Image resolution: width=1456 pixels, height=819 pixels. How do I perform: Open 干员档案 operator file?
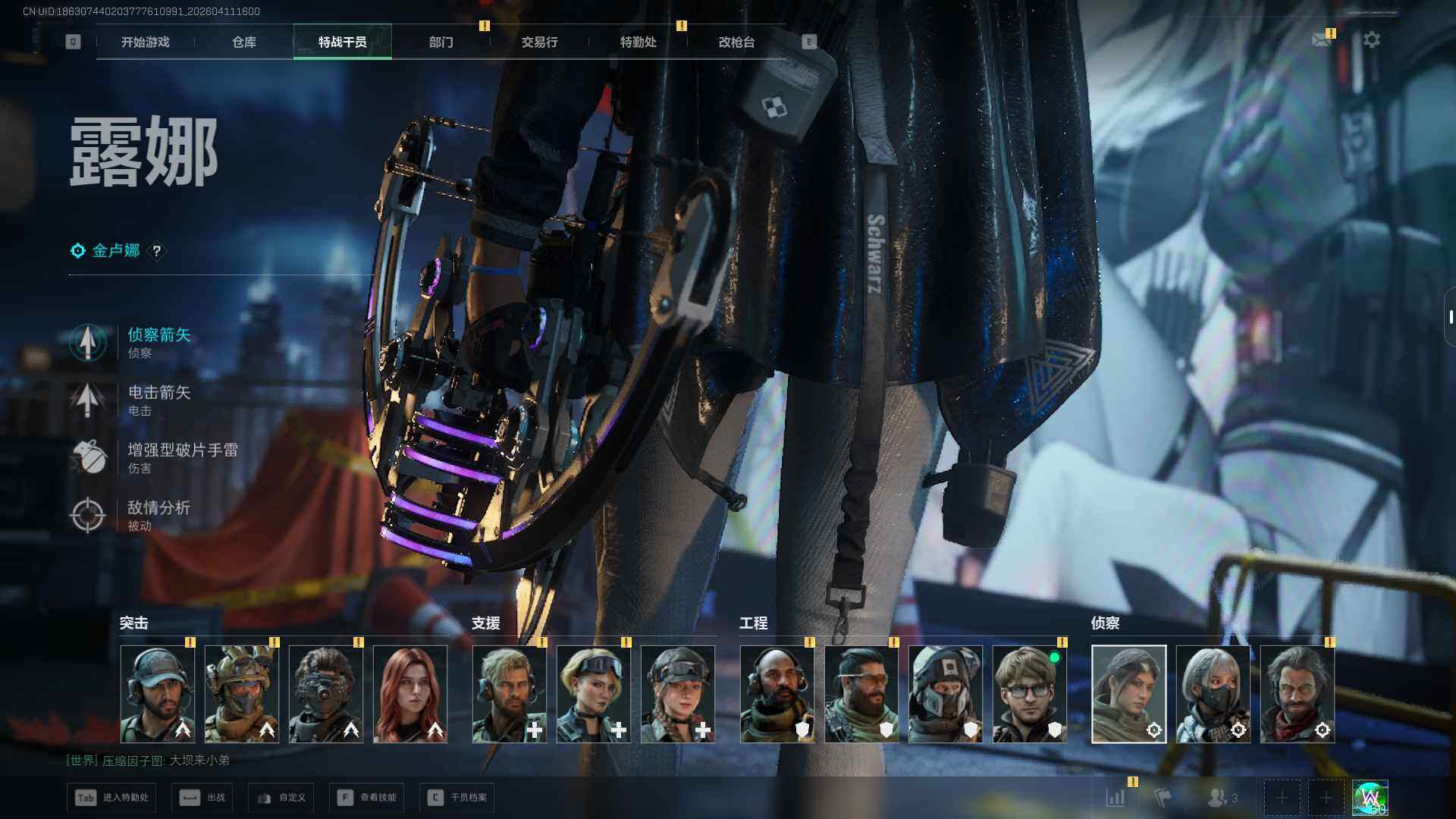pos(457,798)
